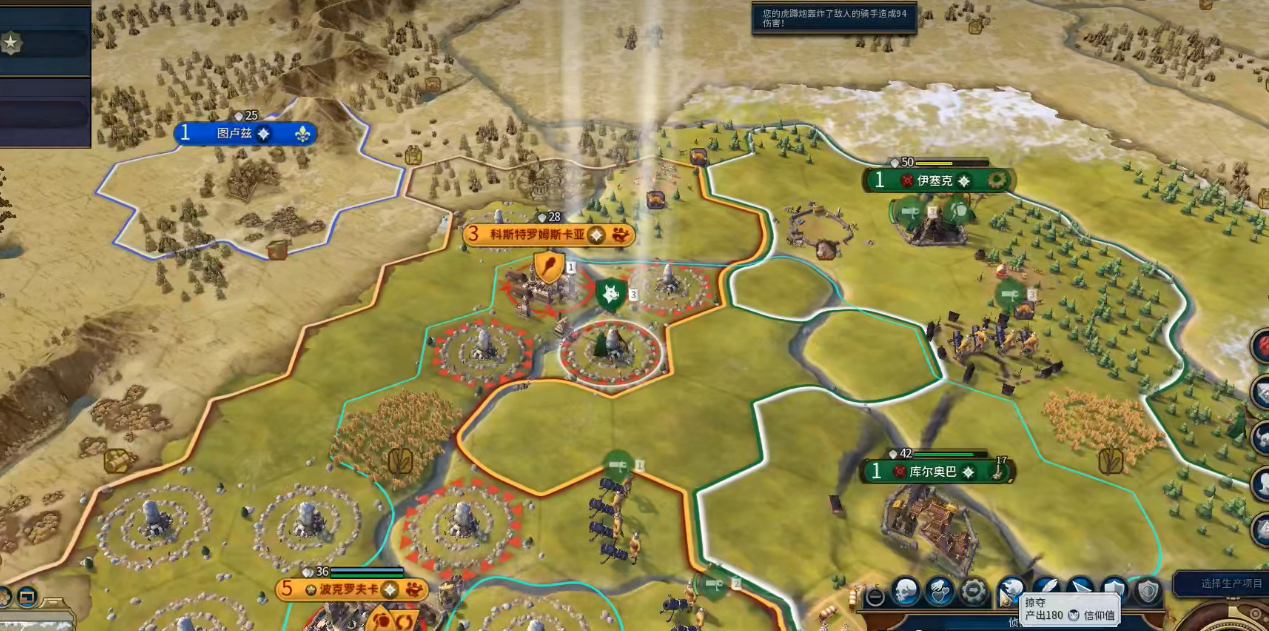Activate the skull delete-unit action
Image resolution: width=1269 pixels, height=631 pixels.
tap(906, 591)
